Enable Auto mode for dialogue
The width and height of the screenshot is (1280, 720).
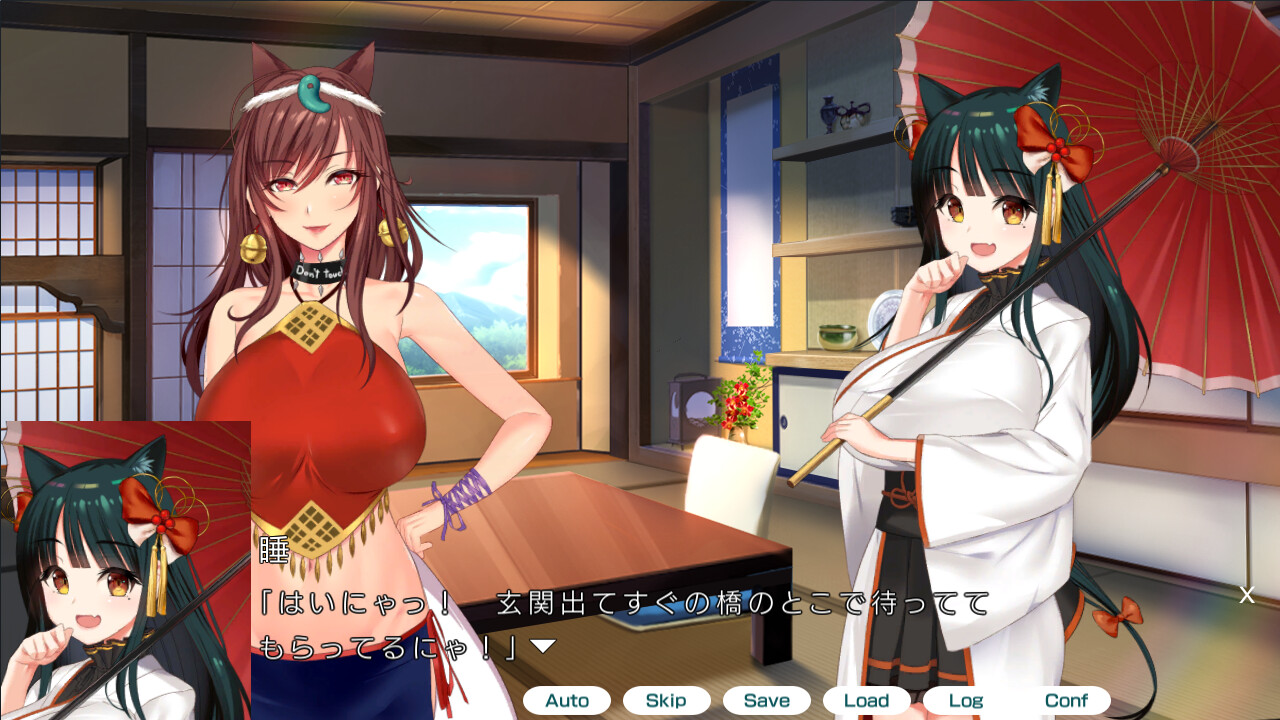click(566, 700)
